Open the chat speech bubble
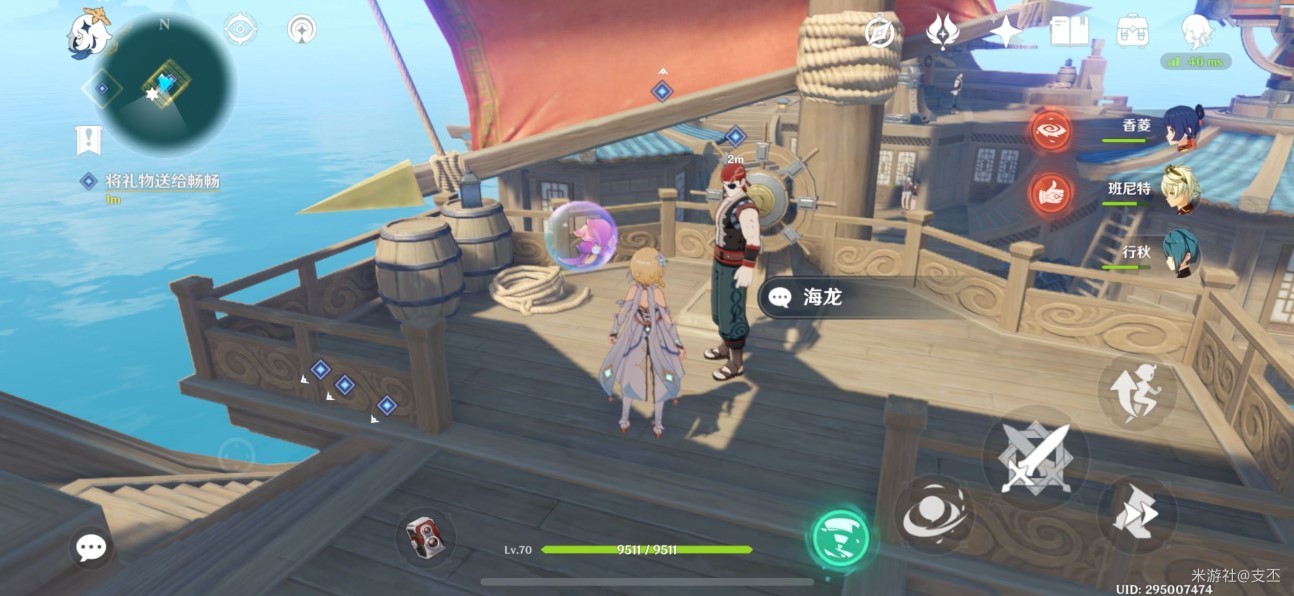The width and height of the screenshot is (1294, 596). [91, 547]
